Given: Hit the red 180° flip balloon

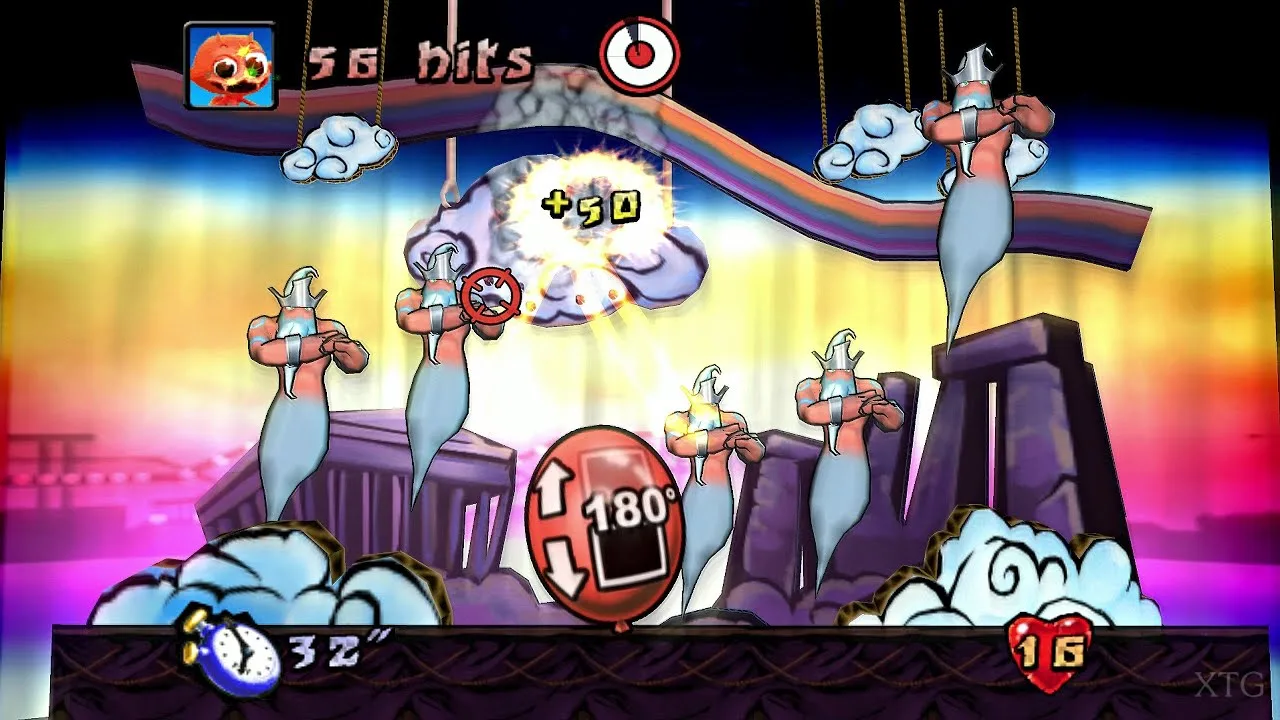Looking at the screenshot, I should pyautogui.click(x=604, y=526).
